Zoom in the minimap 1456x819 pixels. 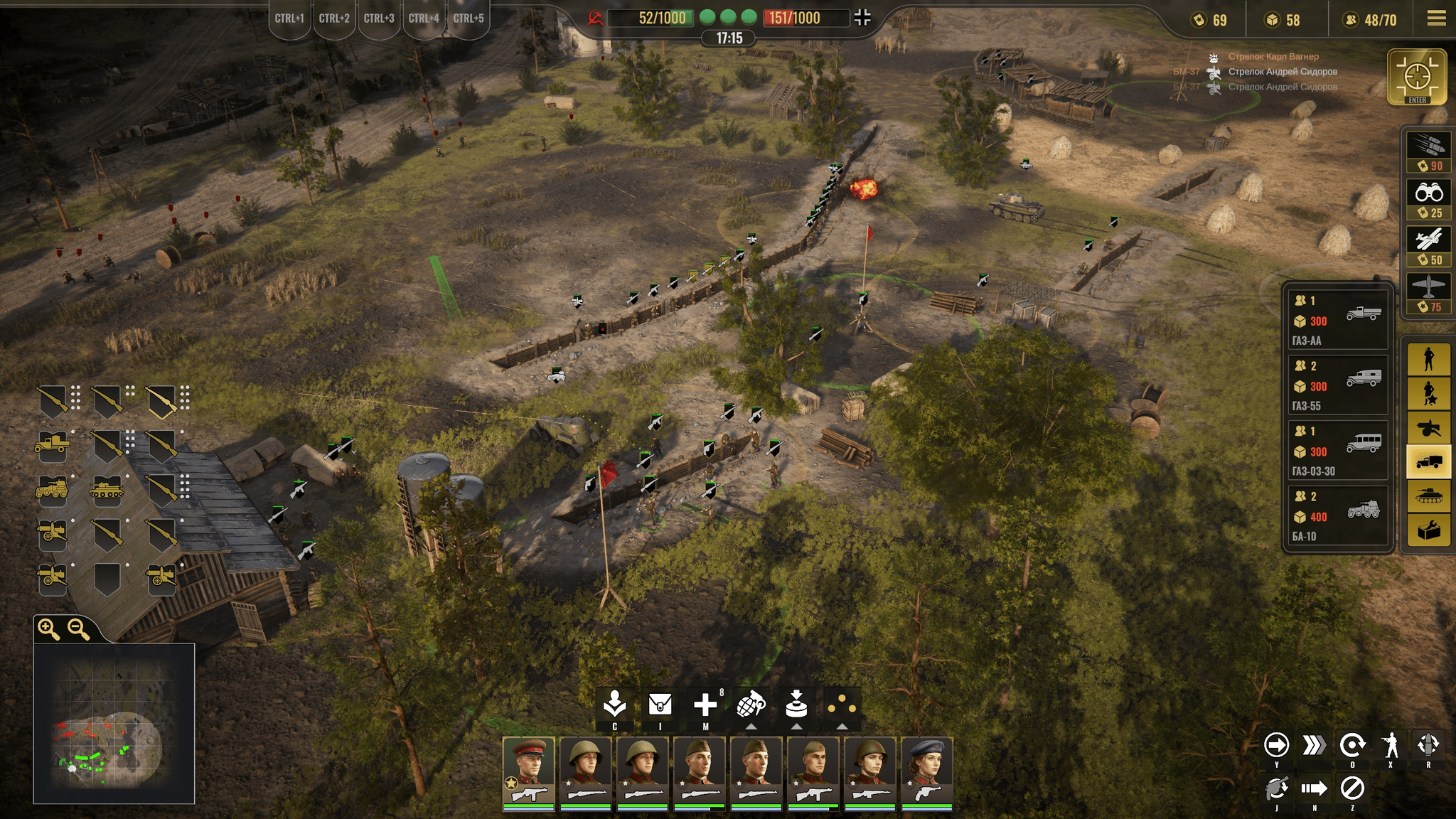48,628
